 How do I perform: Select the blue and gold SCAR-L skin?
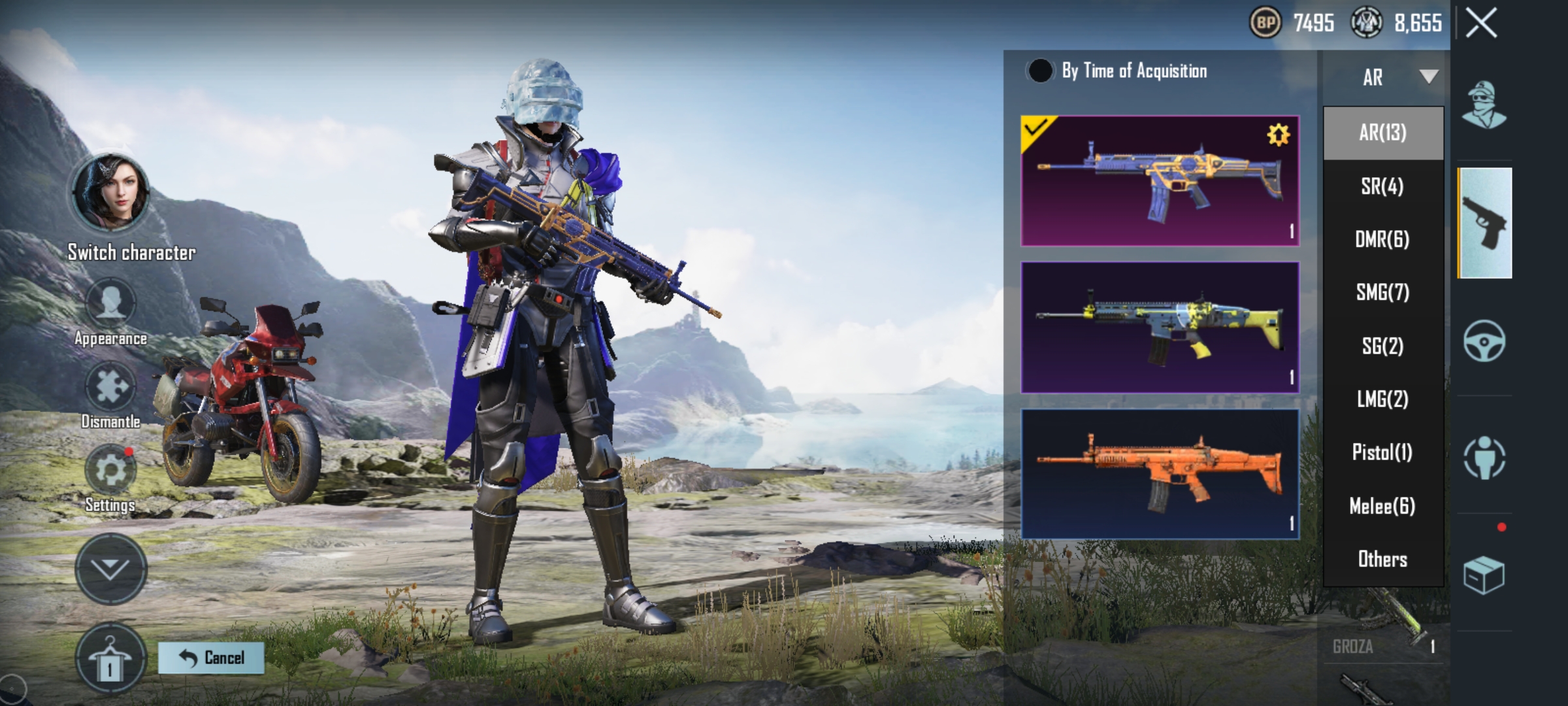1160,180
